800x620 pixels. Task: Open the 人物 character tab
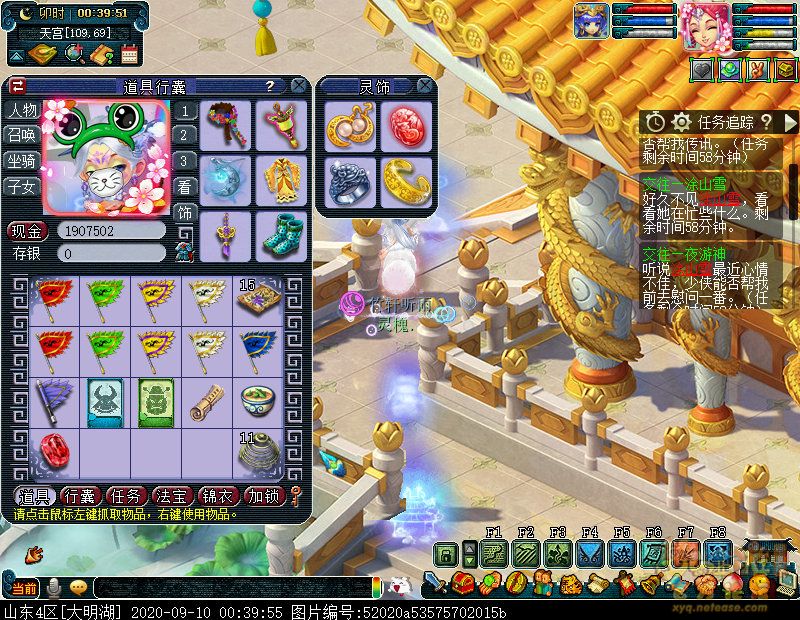22,110
